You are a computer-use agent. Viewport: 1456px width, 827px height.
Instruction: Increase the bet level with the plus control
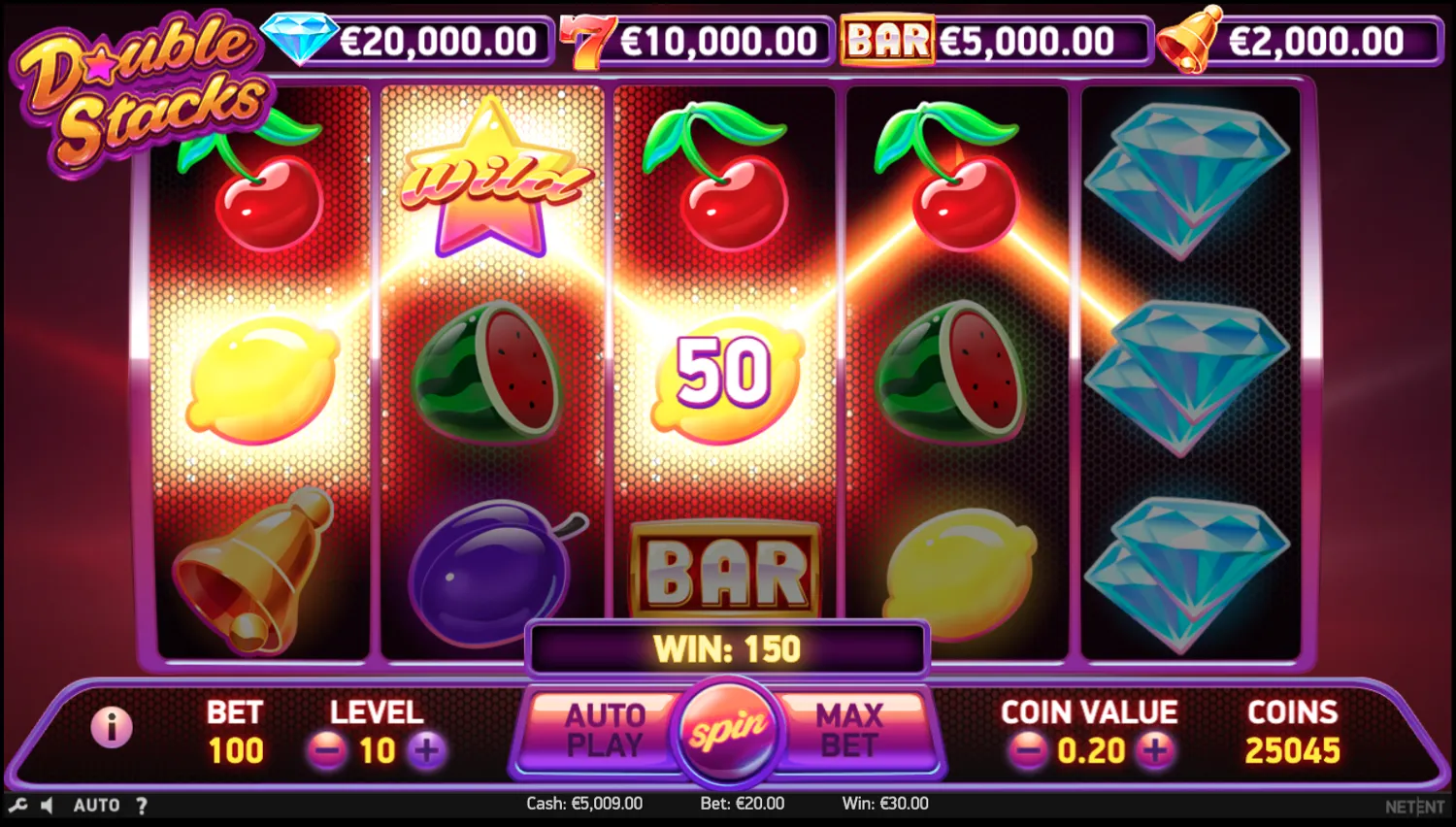click(425, 751)
